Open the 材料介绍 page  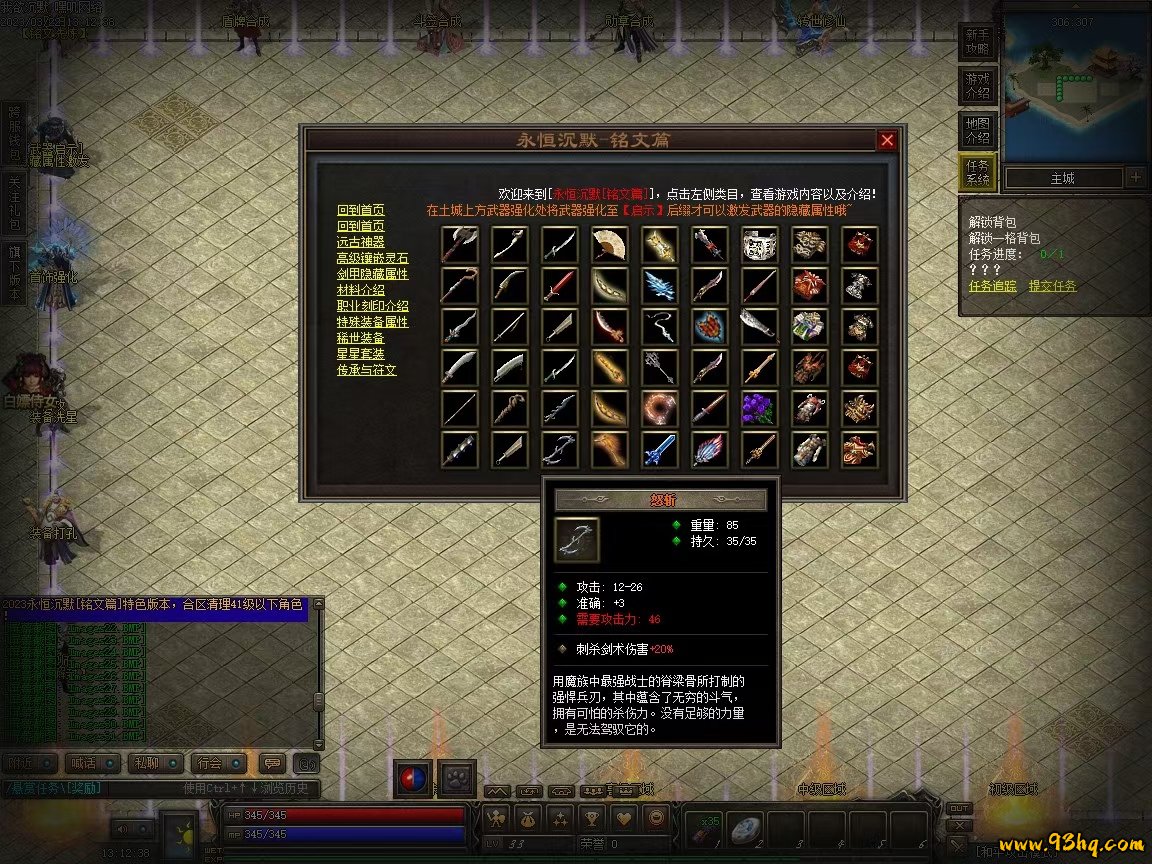pos(360,289)
